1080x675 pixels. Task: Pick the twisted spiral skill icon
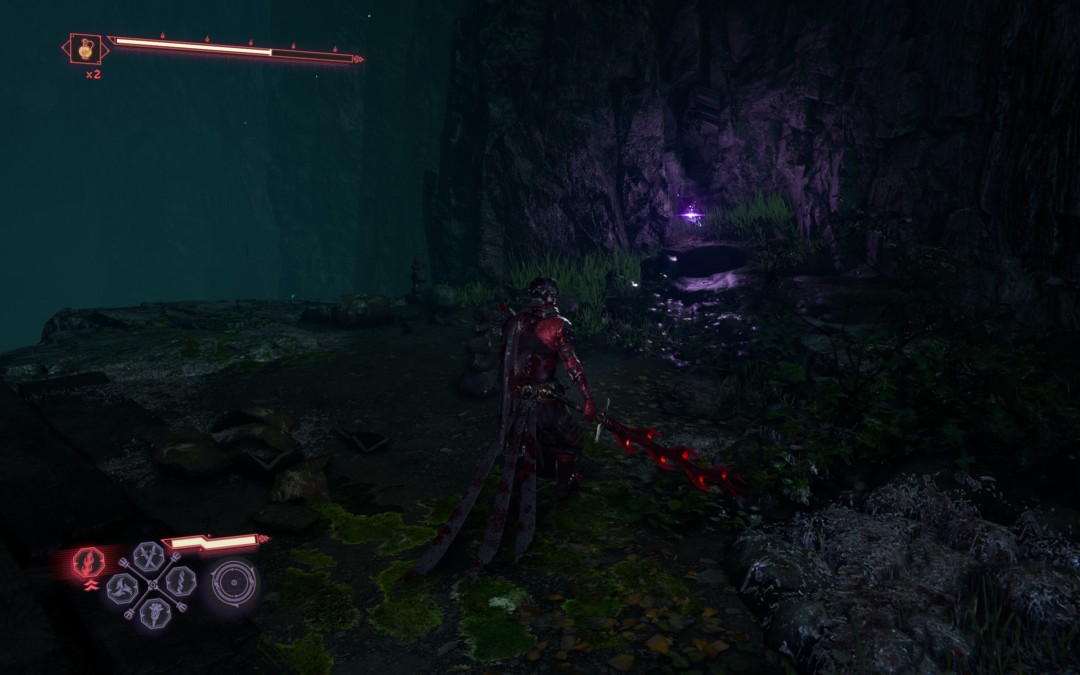182,581
